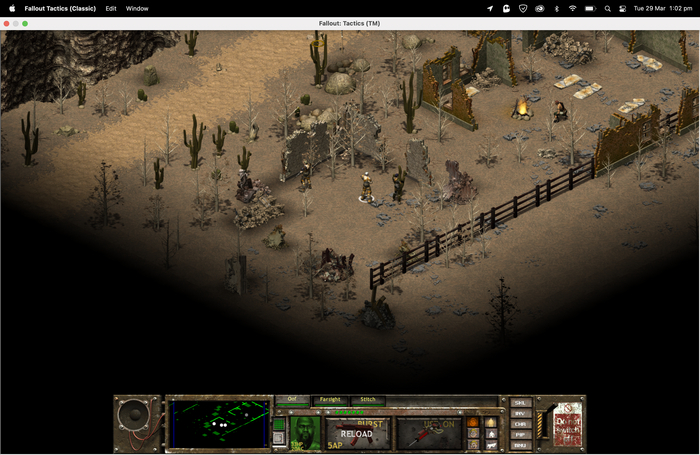Viewport: 700px width, 455px height.
Task: Select squad member tab Farsight
Action: (x=330, y=400)
